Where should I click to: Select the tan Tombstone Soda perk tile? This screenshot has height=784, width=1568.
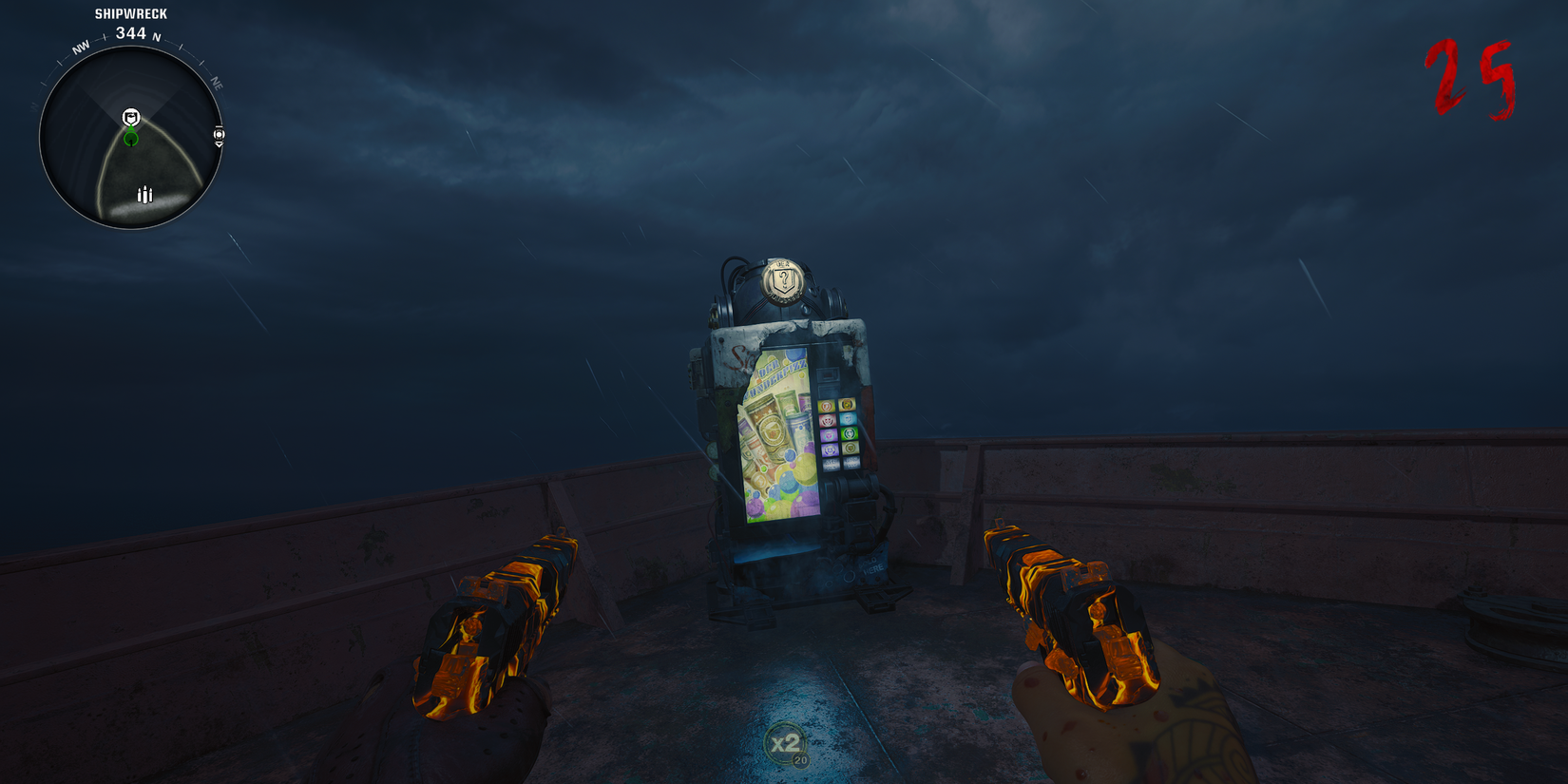[851, 449]
